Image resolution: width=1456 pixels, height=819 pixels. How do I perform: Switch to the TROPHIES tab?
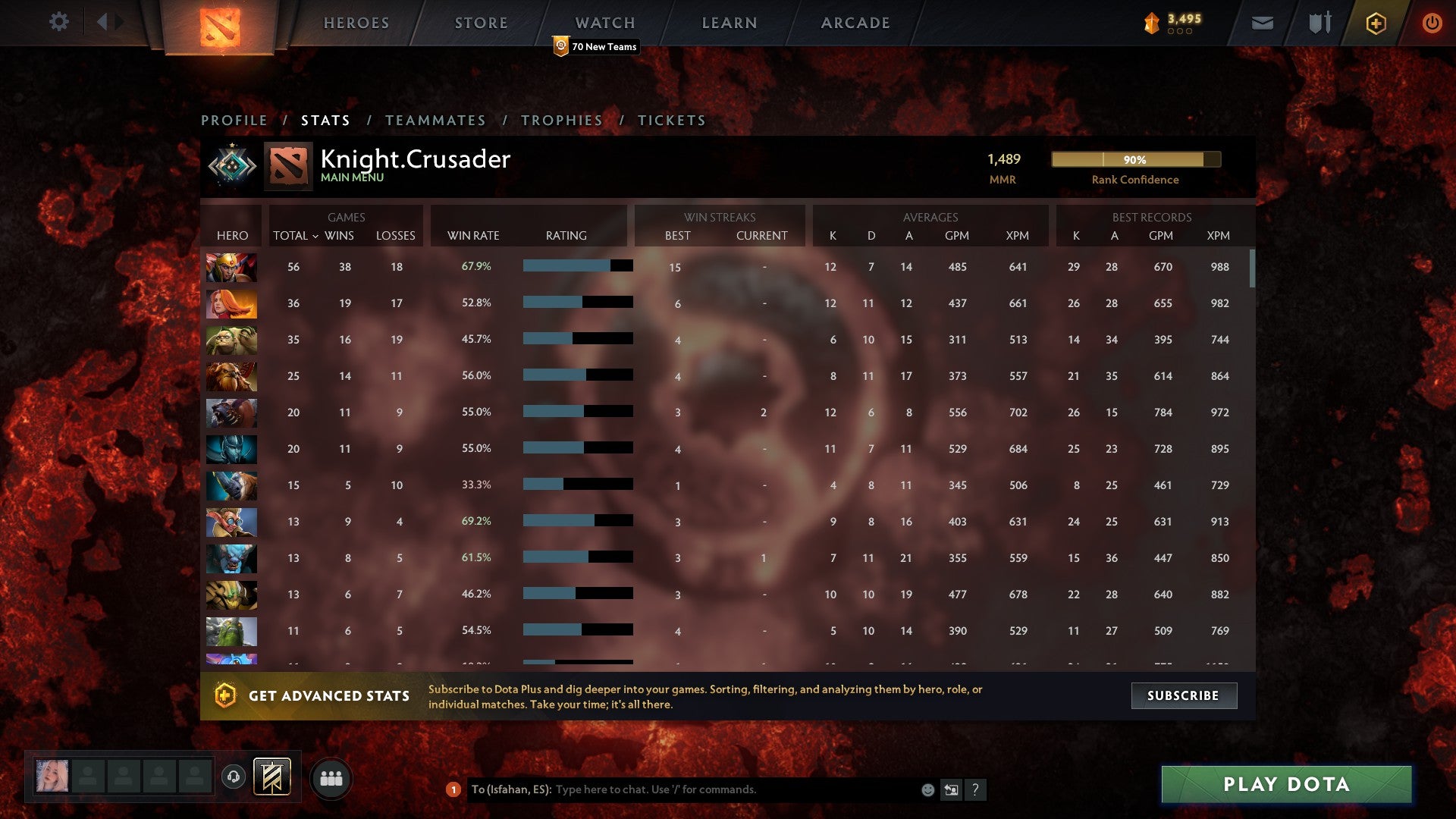click(561, 120)
